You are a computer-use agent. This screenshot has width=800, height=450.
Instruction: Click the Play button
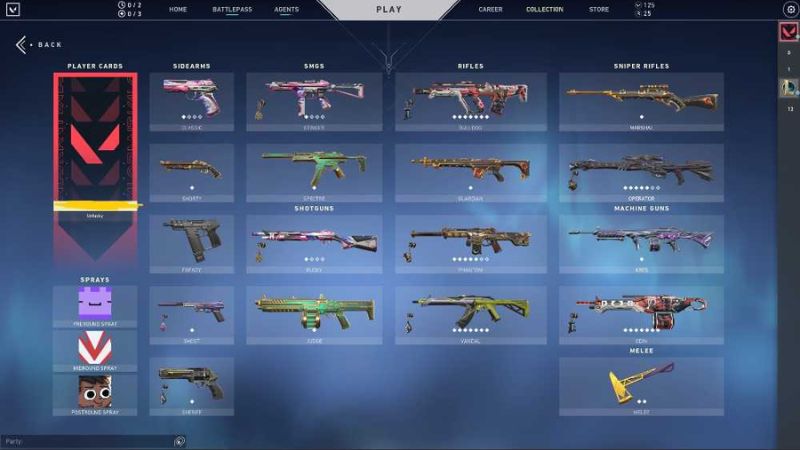(389, 10)
